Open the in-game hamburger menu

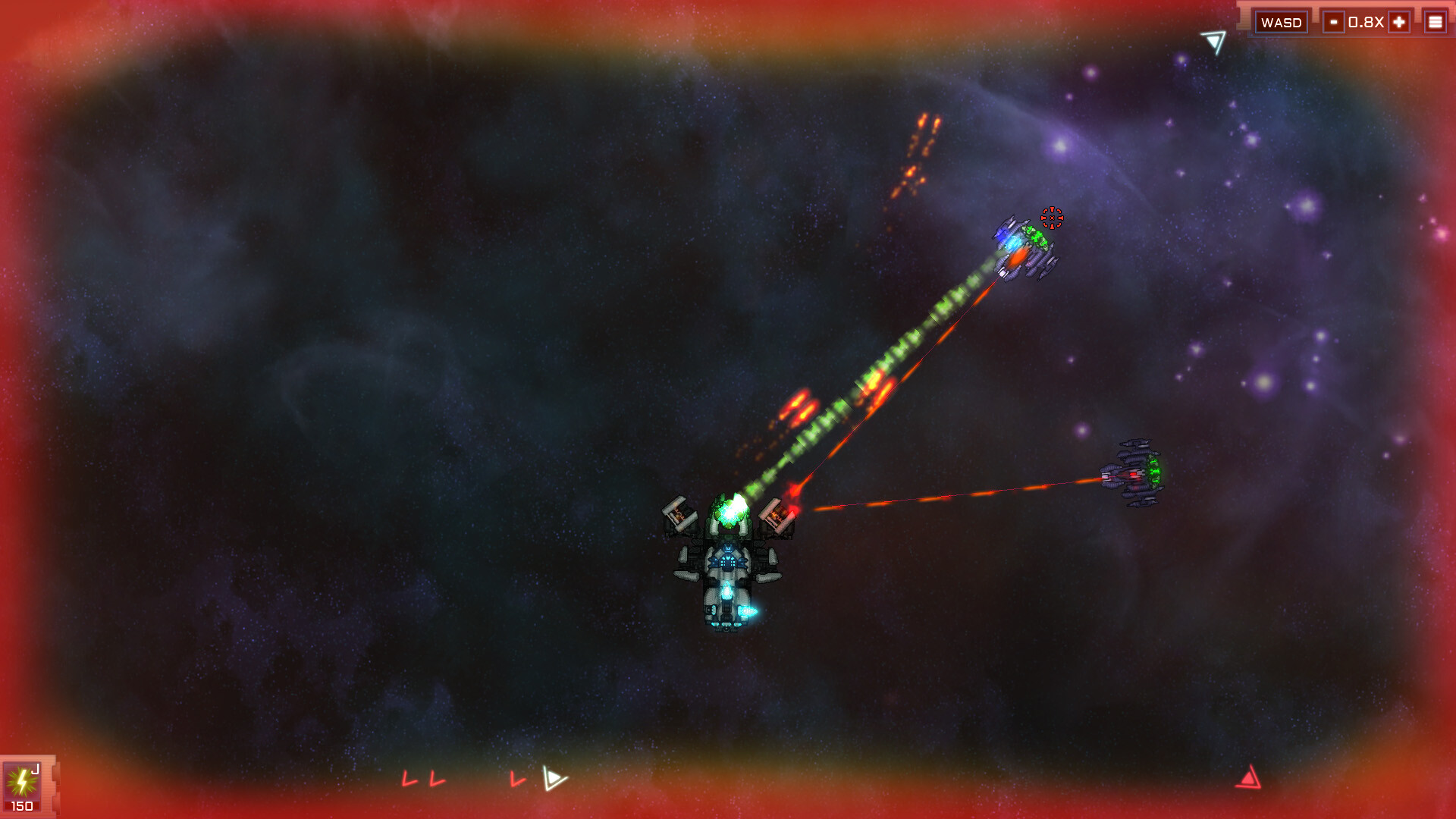1436,21
